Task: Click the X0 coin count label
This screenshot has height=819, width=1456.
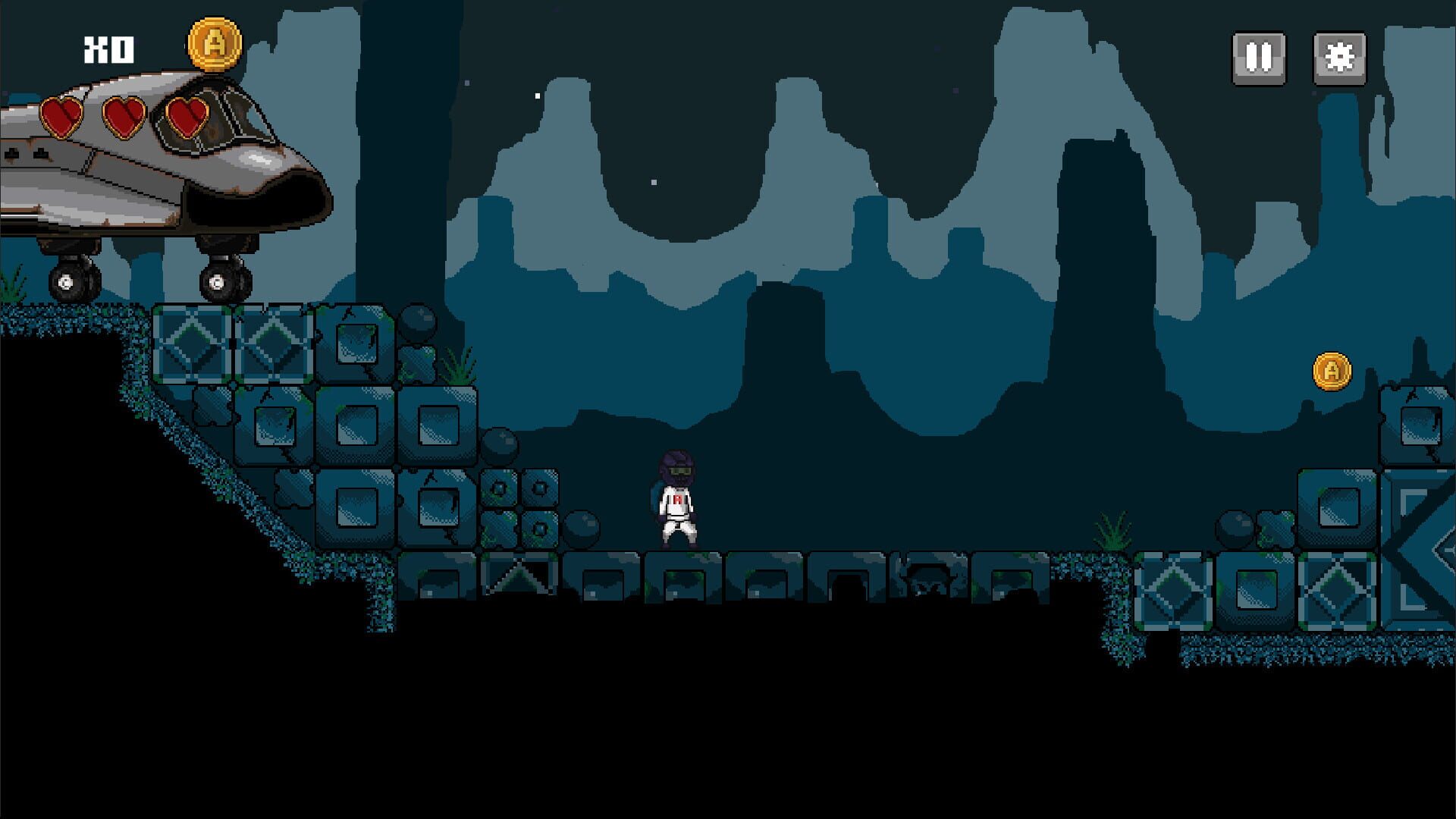Action: 108,48
